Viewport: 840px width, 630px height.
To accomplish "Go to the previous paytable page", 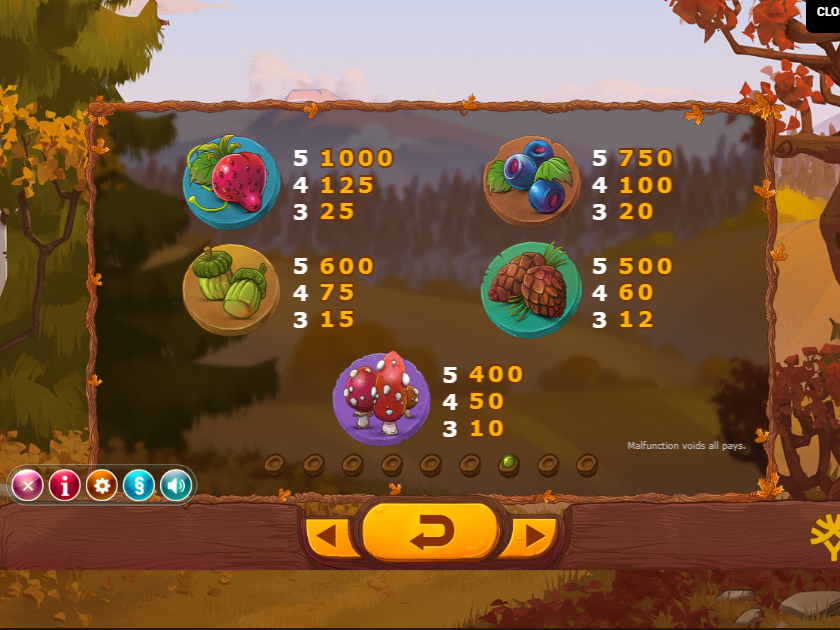I will click(328, 537).
